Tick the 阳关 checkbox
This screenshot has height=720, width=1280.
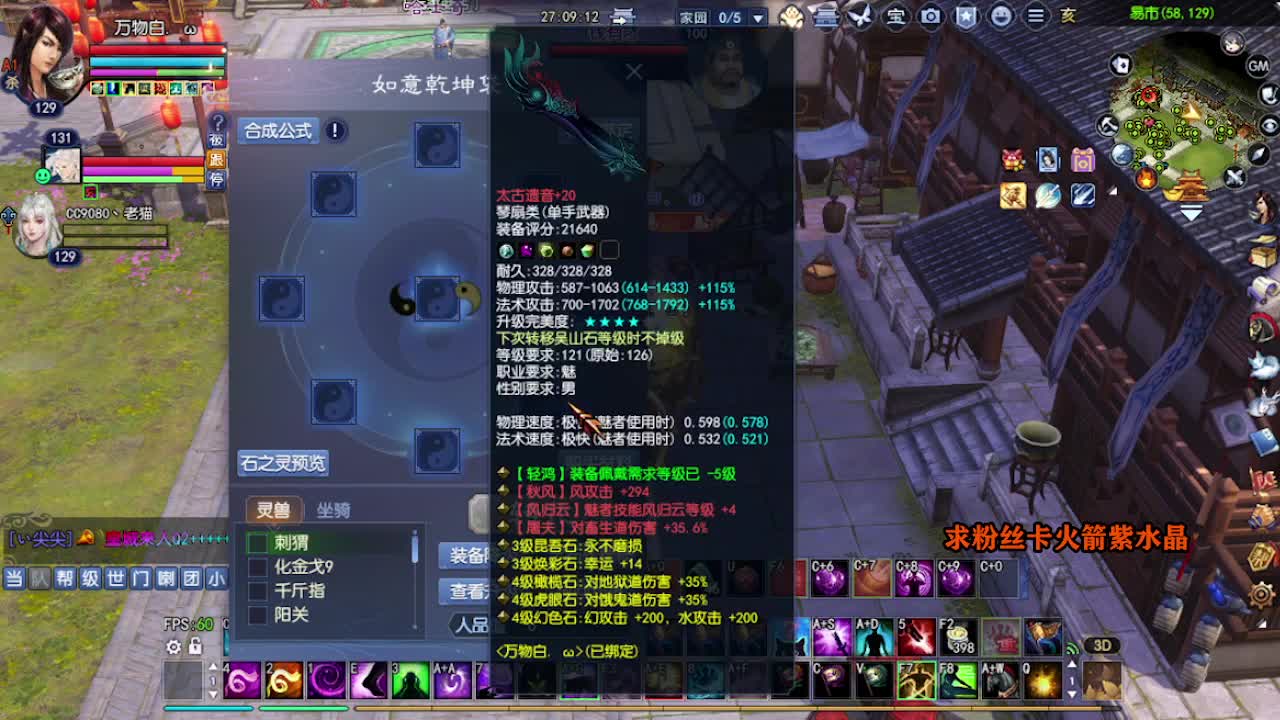coord(258,615)
